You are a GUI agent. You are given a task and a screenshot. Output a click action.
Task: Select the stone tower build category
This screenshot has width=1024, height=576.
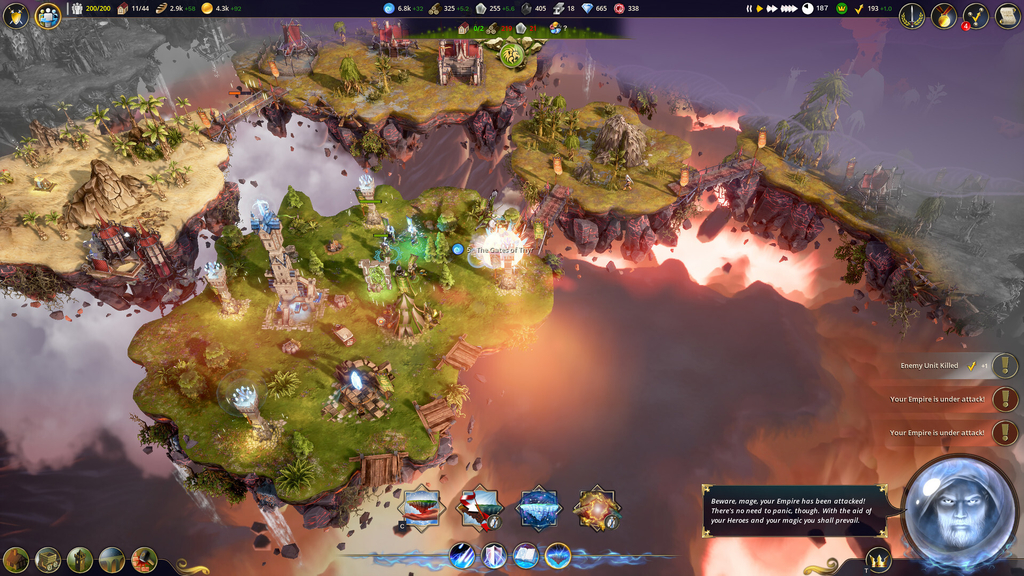(x=80, y=560)
